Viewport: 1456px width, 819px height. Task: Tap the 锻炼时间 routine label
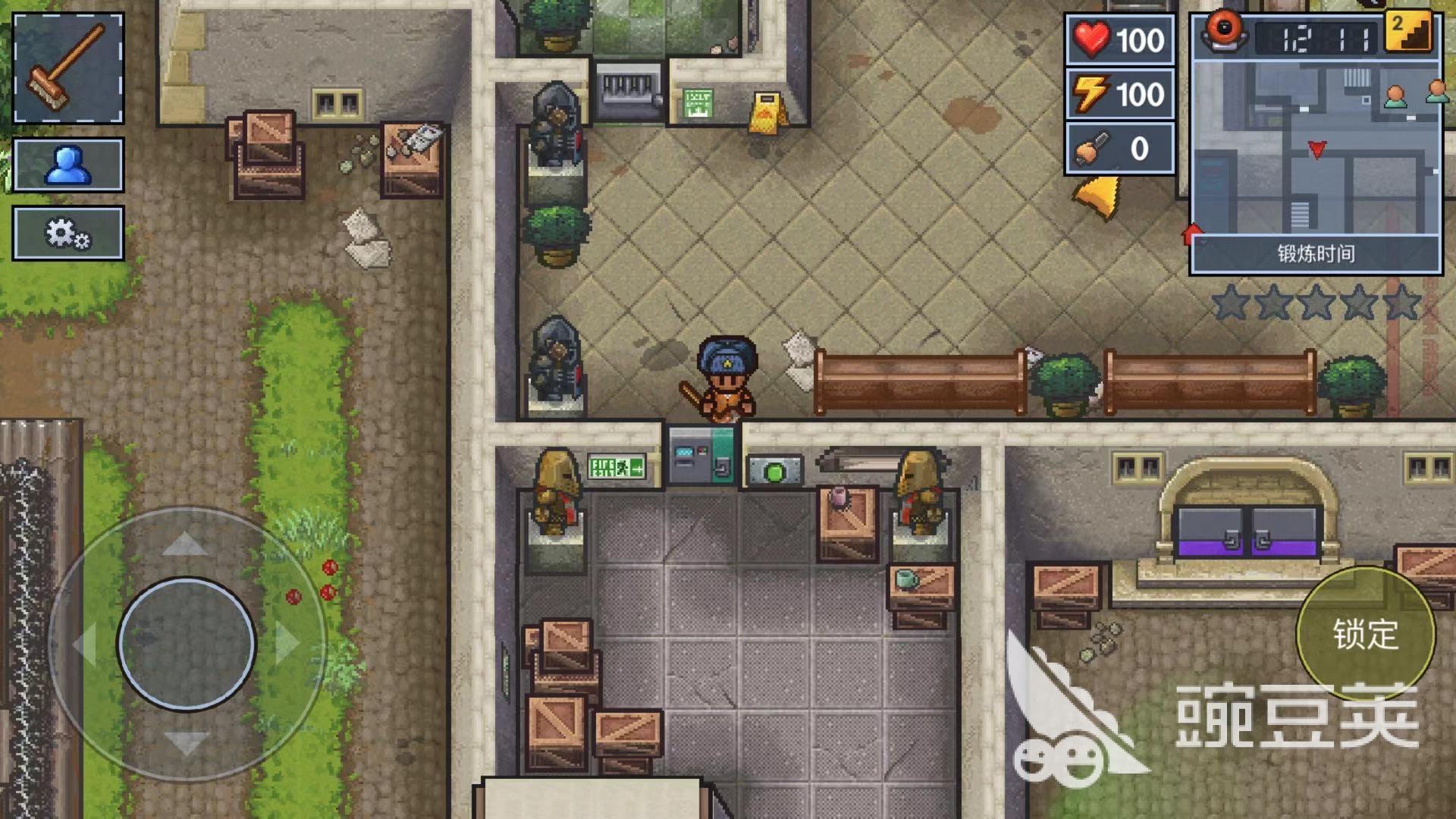coord(1316,254)
